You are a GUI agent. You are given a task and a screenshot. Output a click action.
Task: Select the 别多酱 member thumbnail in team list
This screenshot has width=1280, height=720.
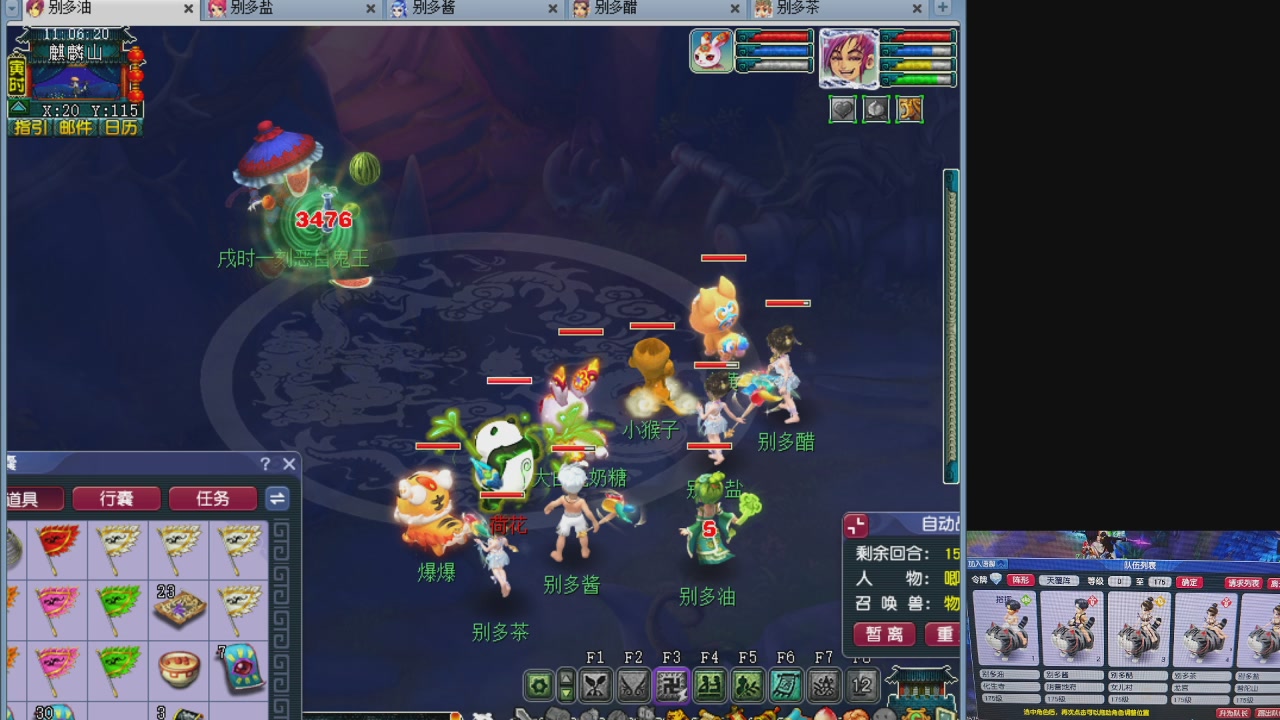click(1072, 630)
